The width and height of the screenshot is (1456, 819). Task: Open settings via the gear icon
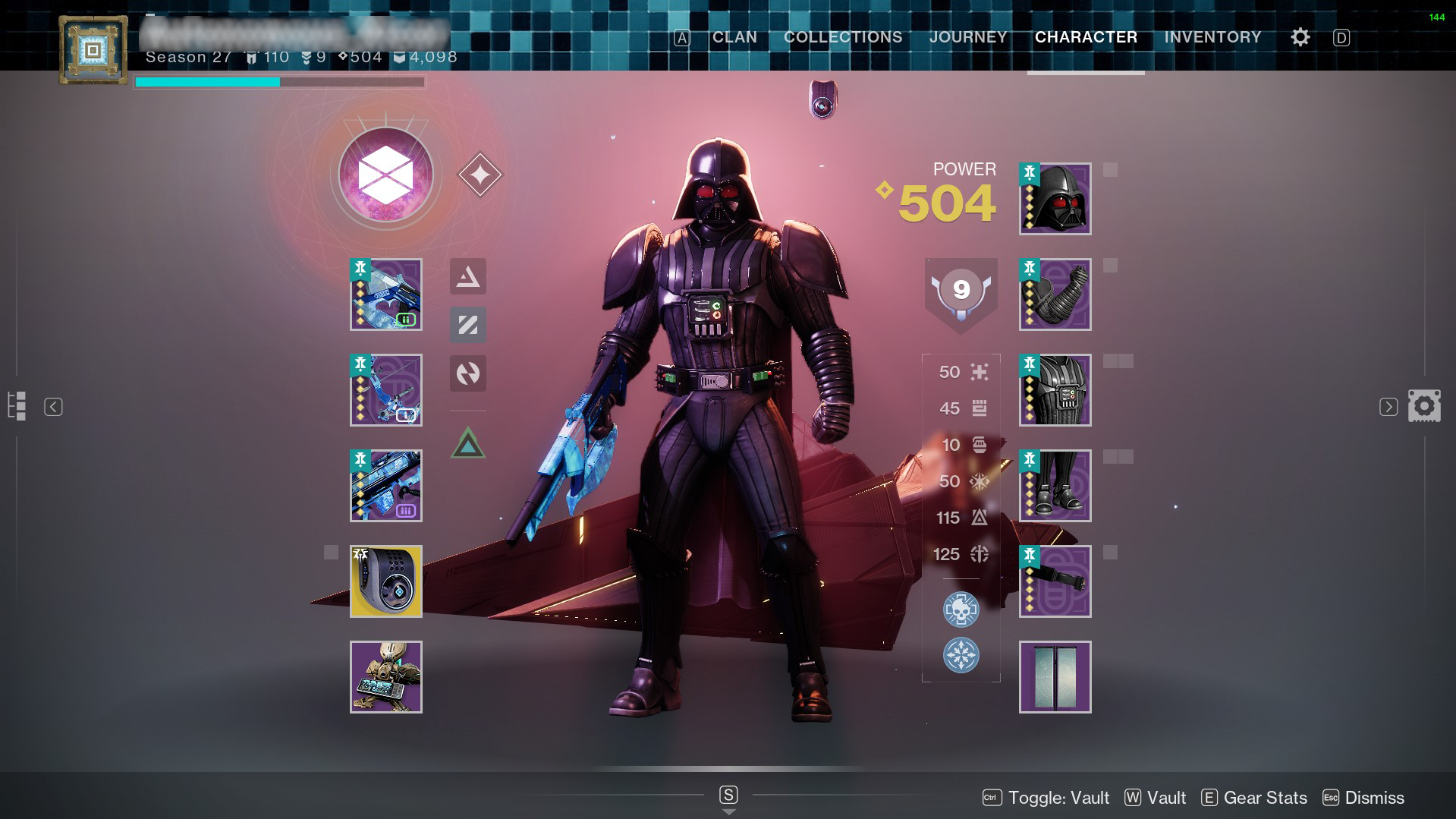1300,37
